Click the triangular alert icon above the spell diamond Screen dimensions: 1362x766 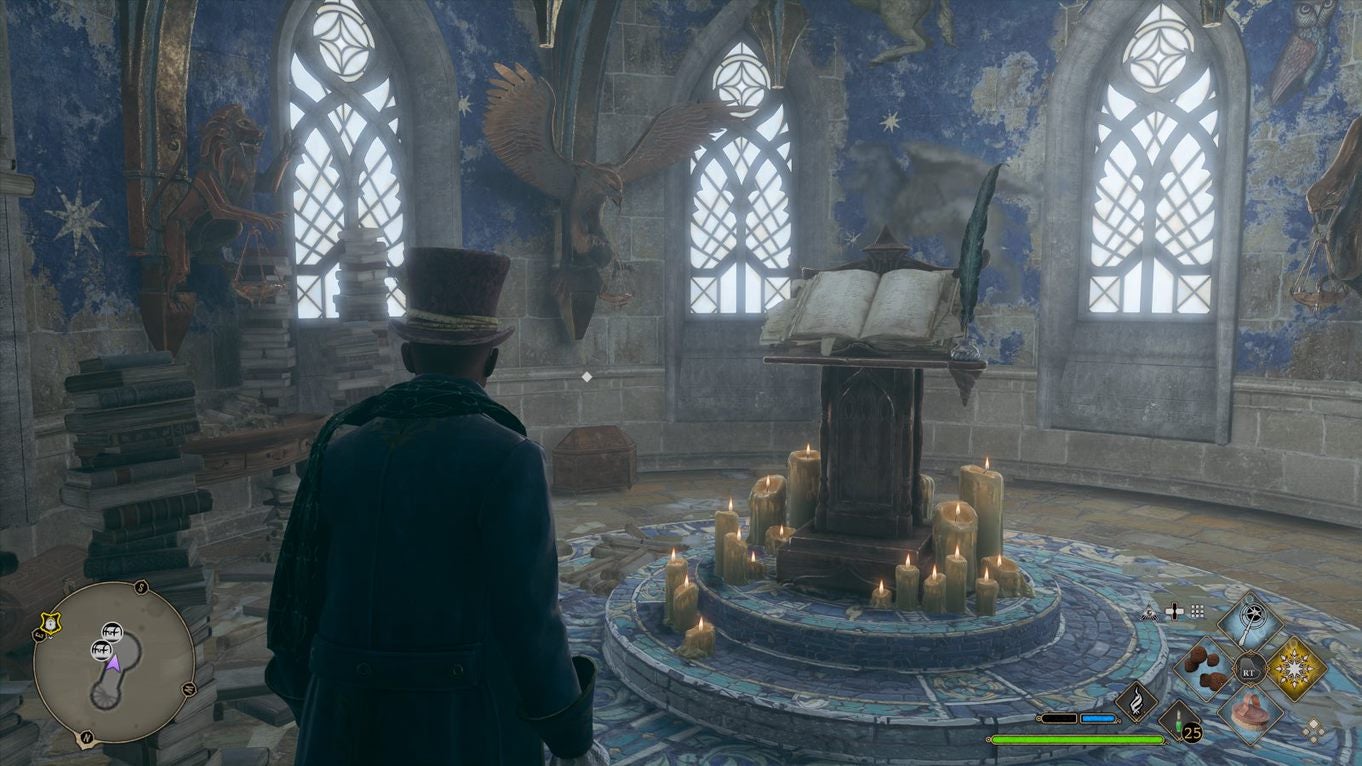pos(1149,613)
